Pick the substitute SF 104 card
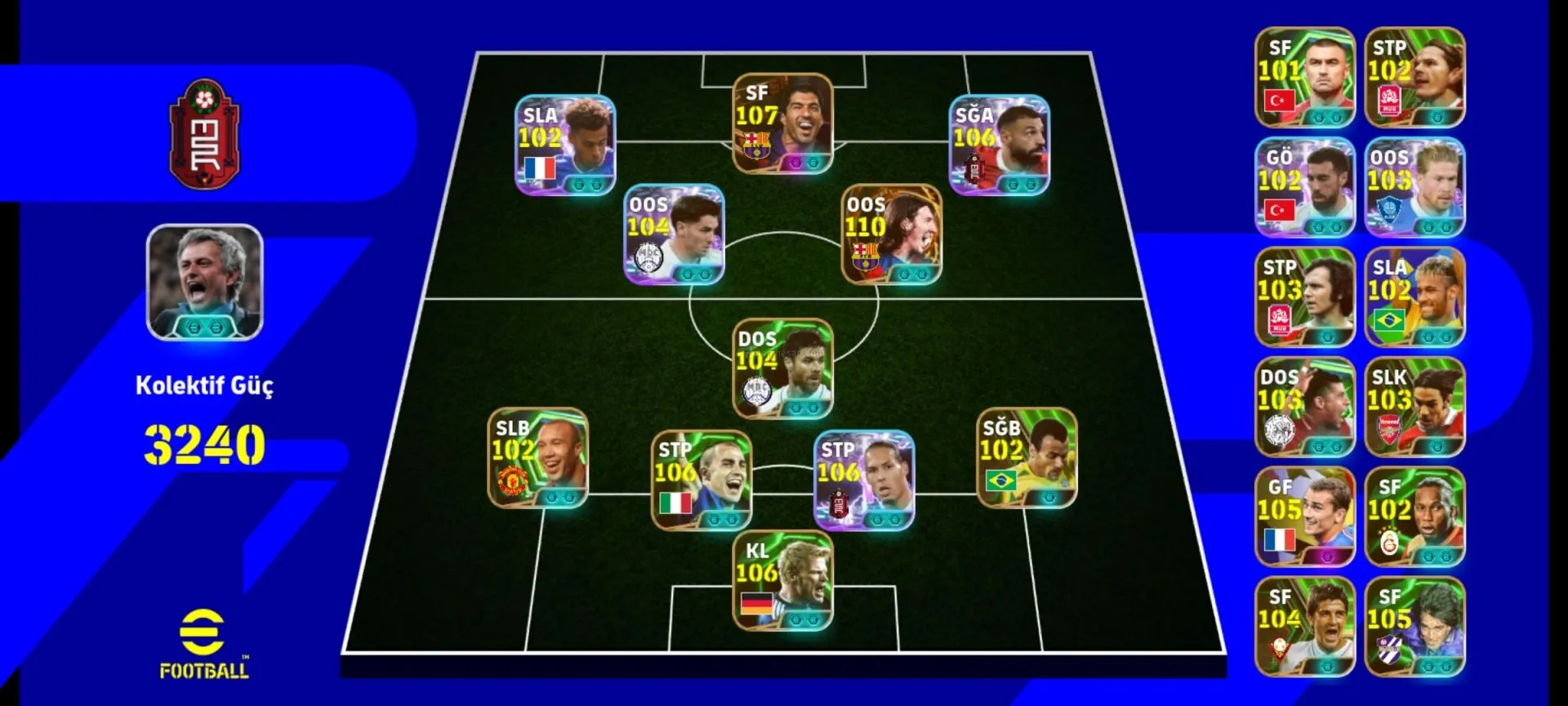 point(1304,627)
